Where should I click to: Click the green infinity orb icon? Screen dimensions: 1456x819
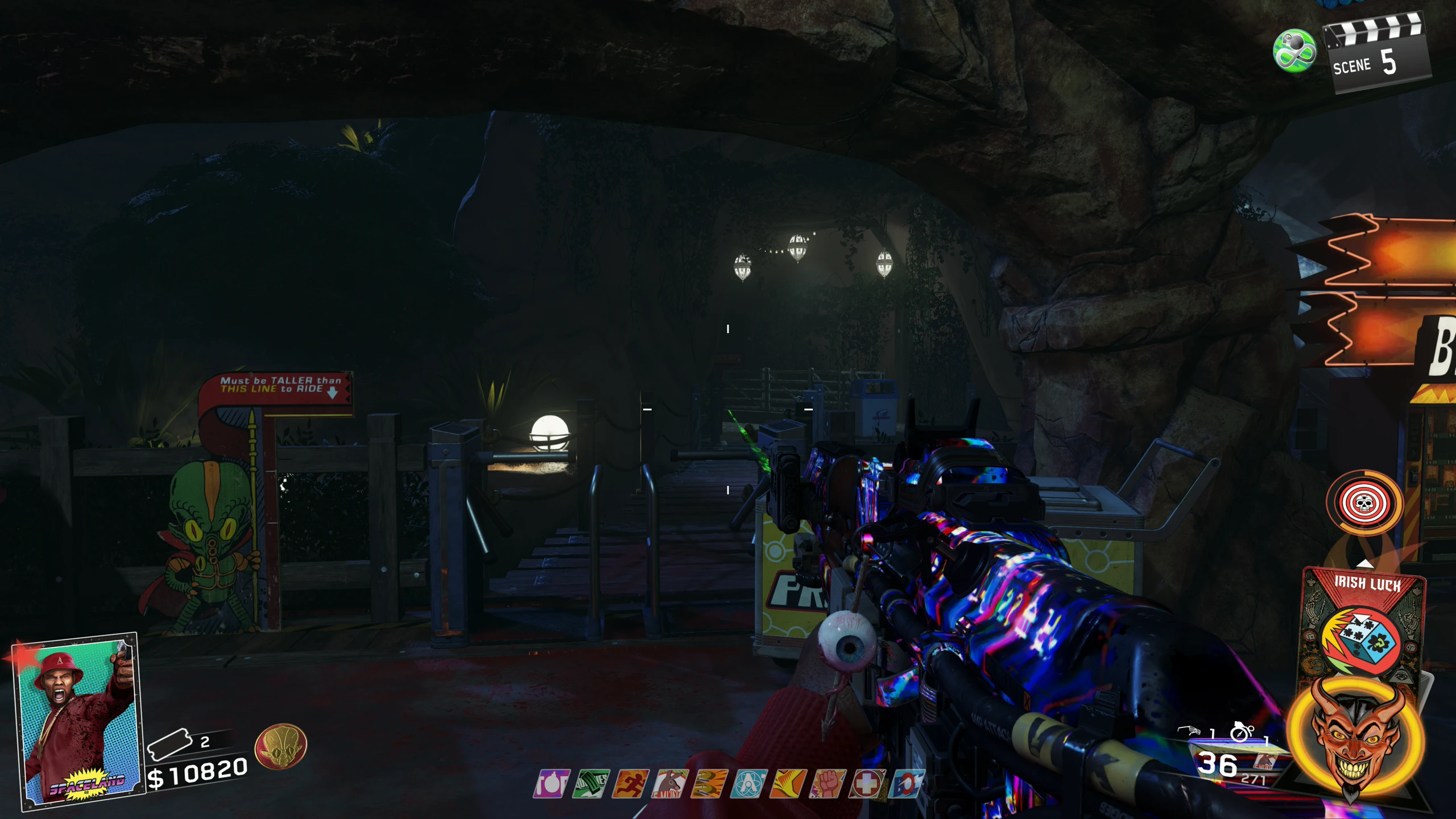[1294, 51]
